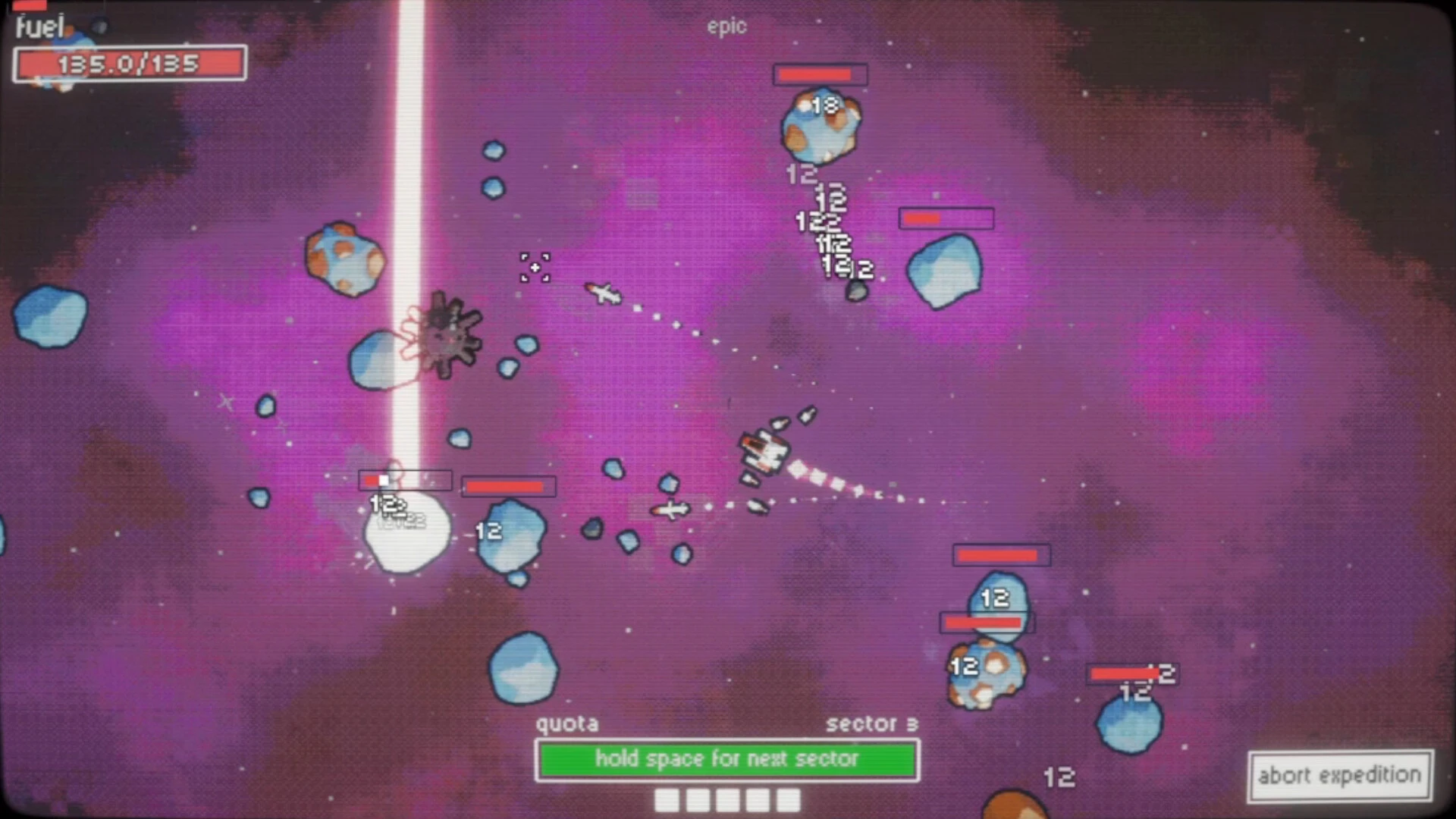Screen dimensions: 1456x819
Task: Click the last quota square in the row
Action: pos(789,799)
